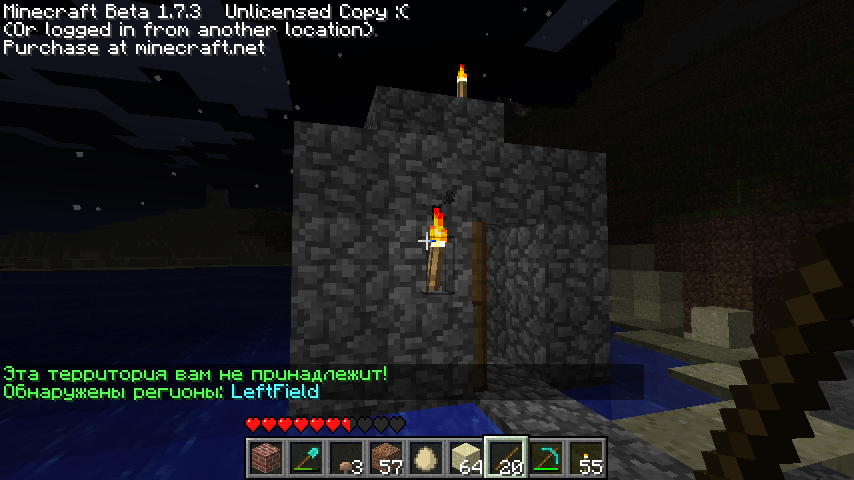
Task: Select the sand block stack of 64
Action: tap(465, 458)
